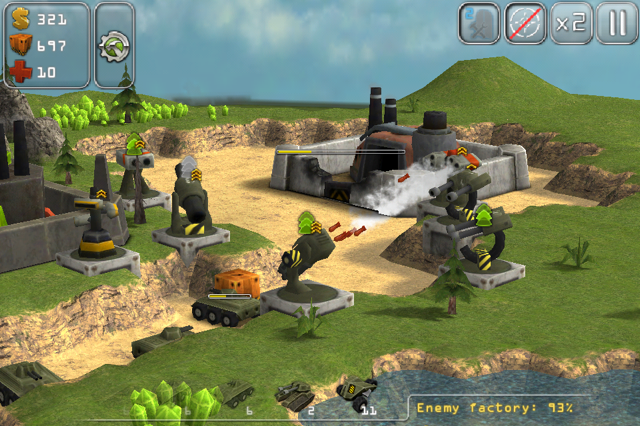
Task: Toggle x2 game speed
Action: pos(571,23)
